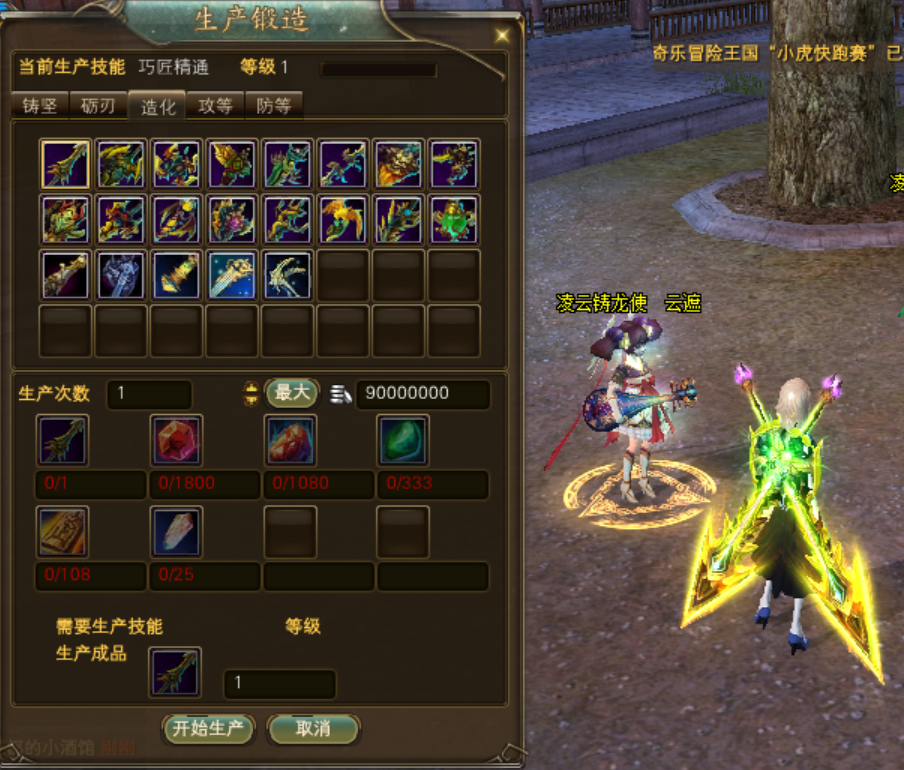
Task: Cancel with the 取消 button
Action: 313,729
